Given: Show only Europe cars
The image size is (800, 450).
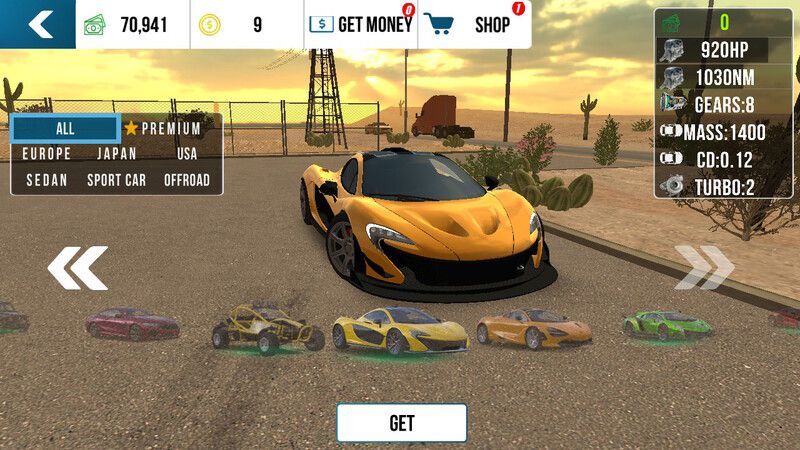Looking at the screenshot, I should click(47, 154).
